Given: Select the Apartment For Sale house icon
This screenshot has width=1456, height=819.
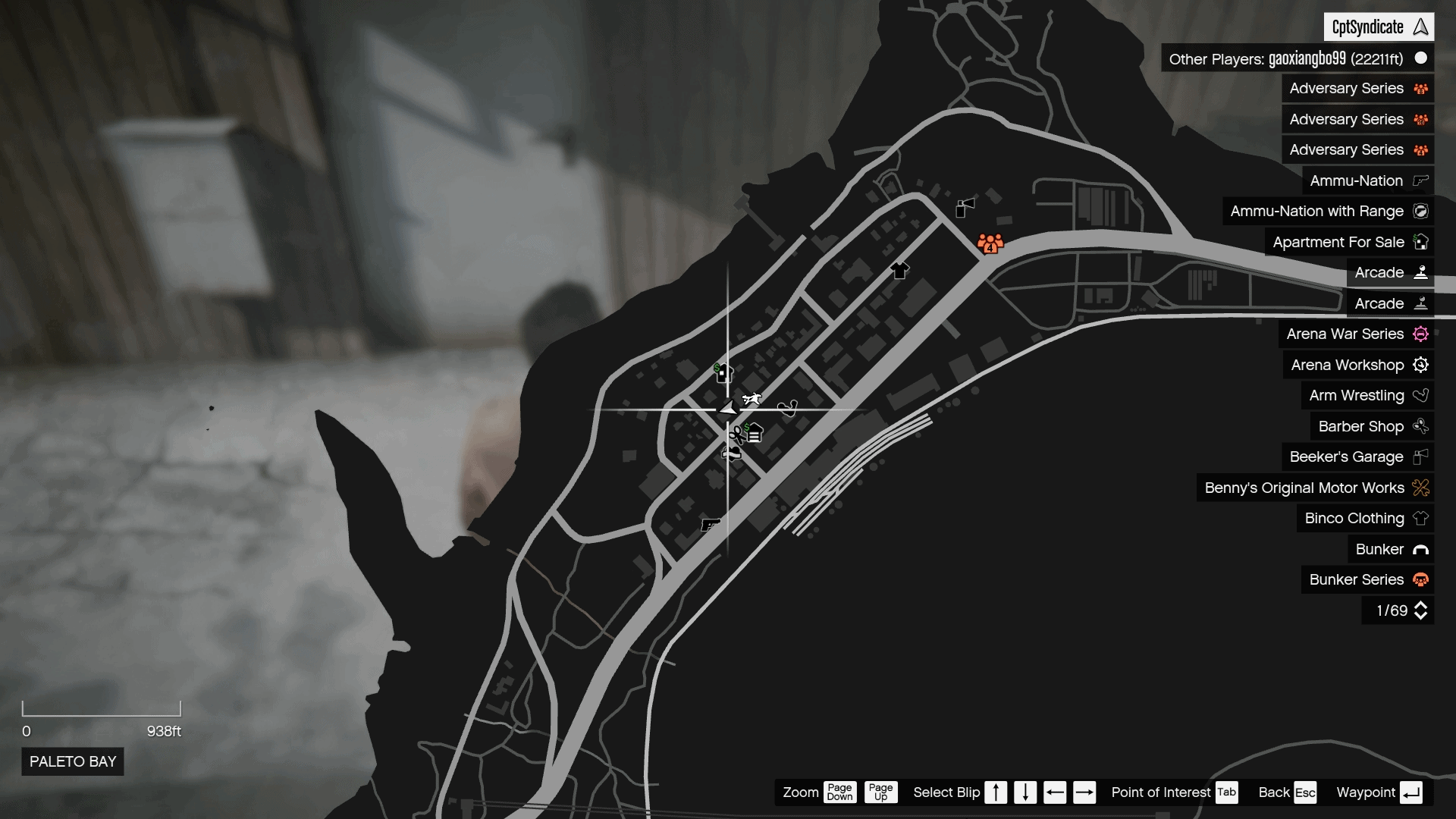Looking at the screenshot, I should 1422,241.
